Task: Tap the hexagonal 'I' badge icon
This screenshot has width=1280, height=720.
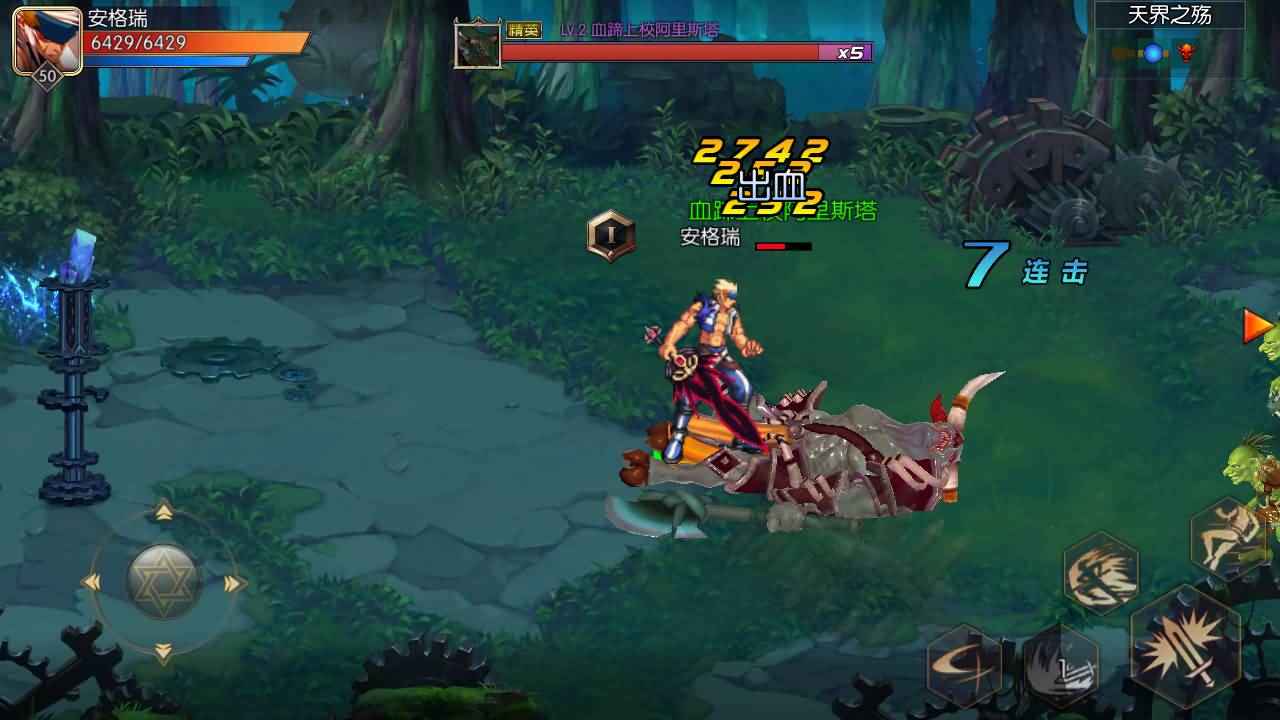Action: tap(610, 236)
